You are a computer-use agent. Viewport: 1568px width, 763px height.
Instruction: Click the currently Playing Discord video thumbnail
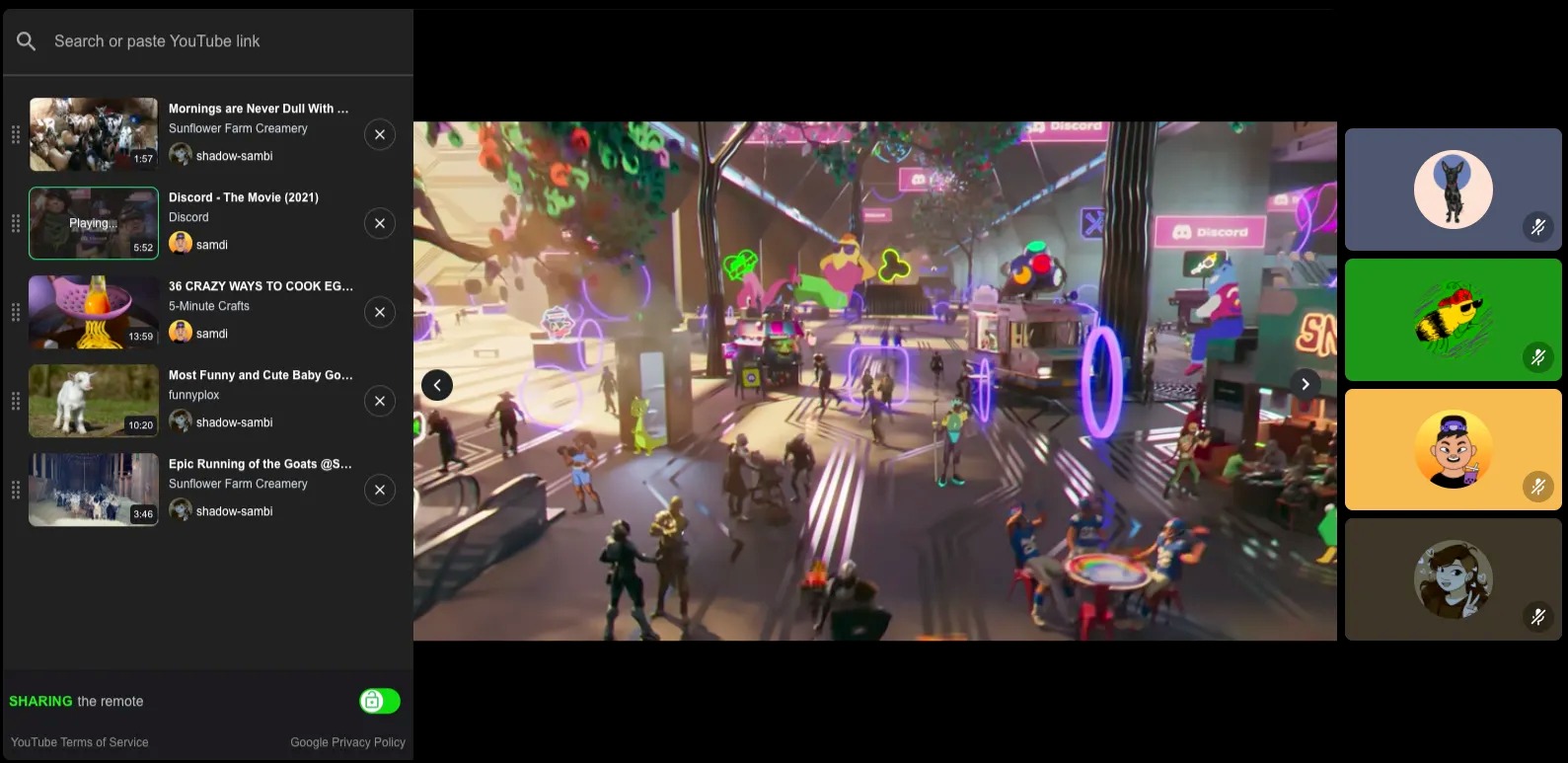click(94, 223)
